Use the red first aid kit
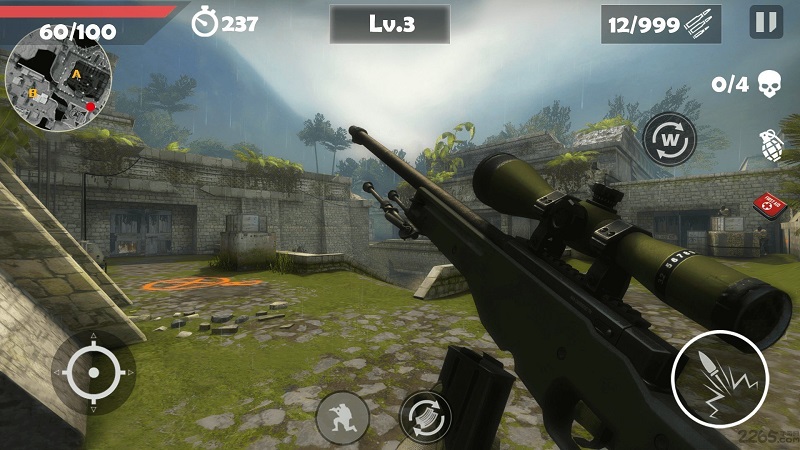 772,205
